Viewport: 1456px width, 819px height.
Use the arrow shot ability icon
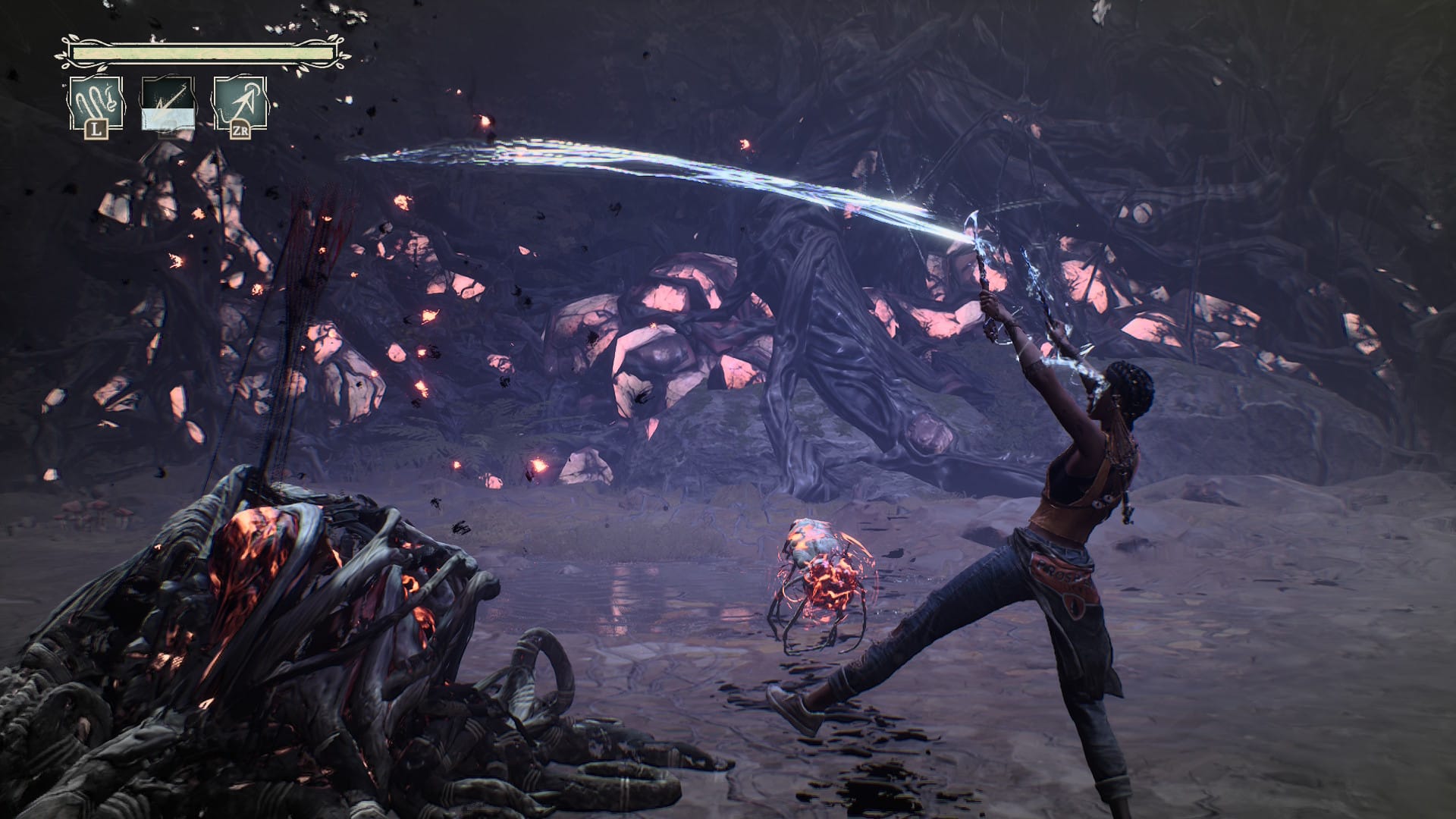point(239,105)
